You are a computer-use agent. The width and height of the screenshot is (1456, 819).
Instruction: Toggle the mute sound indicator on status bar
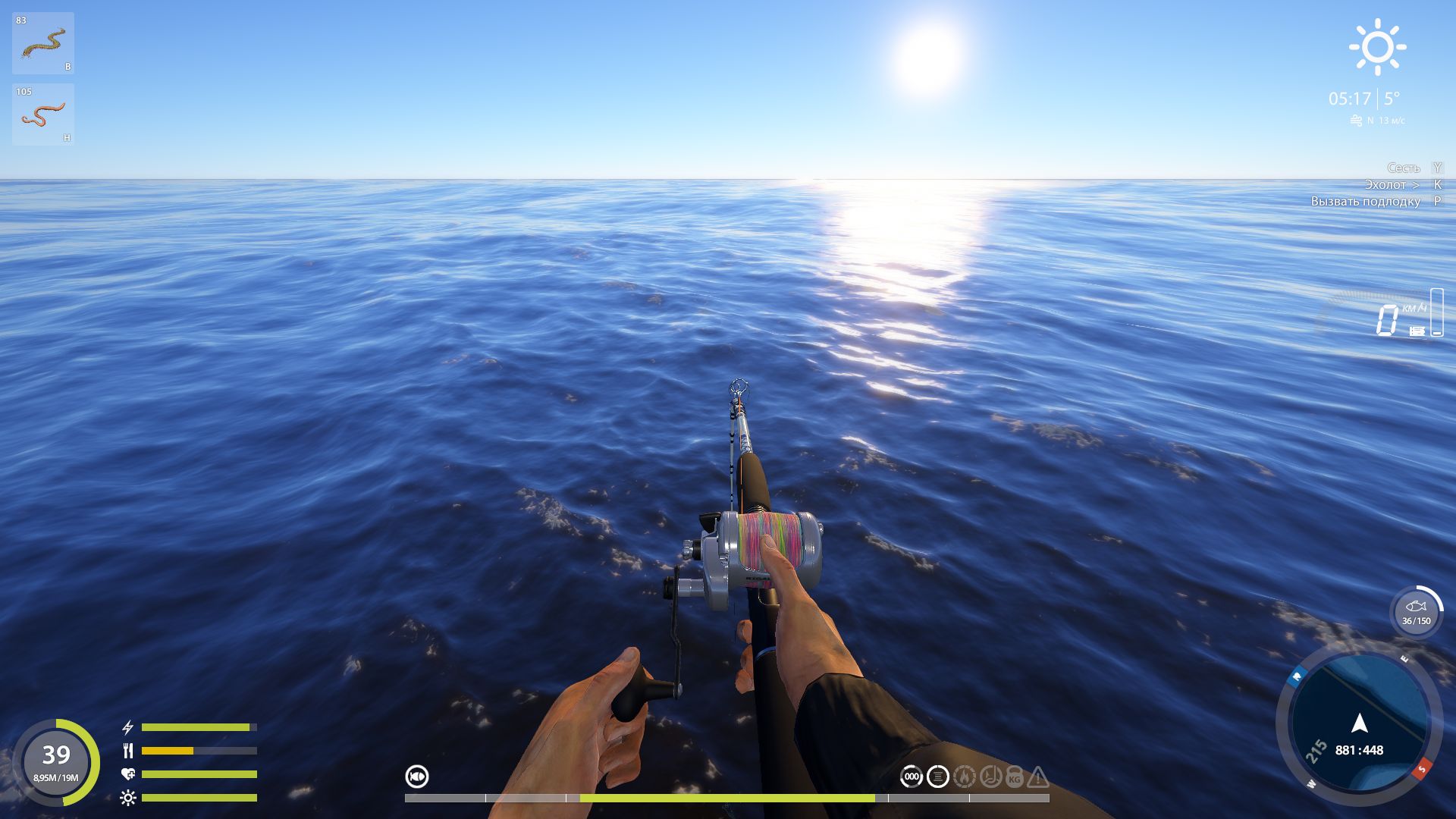click(x=416, y=777)
